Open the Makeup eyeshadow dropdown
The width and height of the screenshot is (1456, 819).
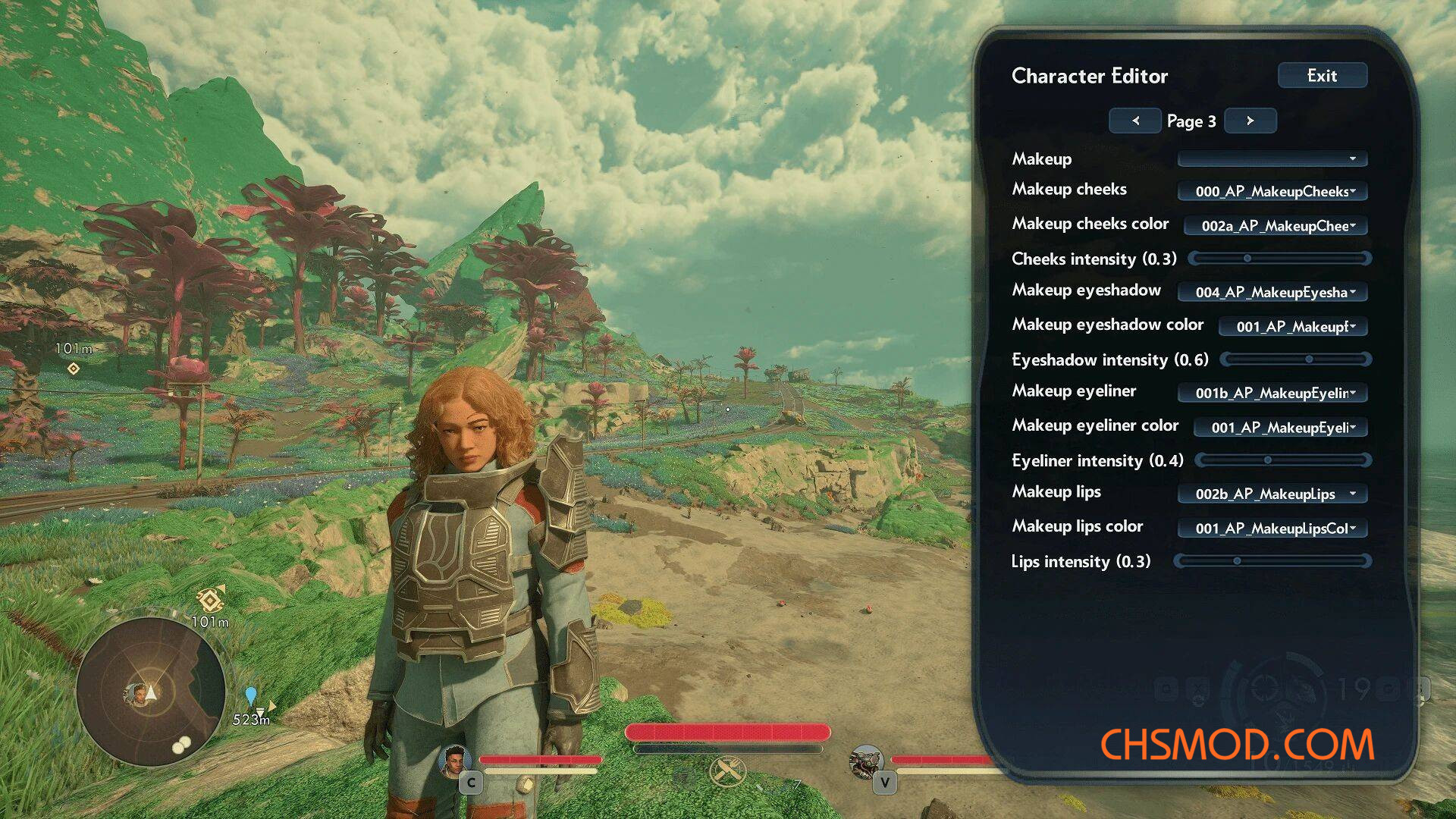[x=1272, y=292]
